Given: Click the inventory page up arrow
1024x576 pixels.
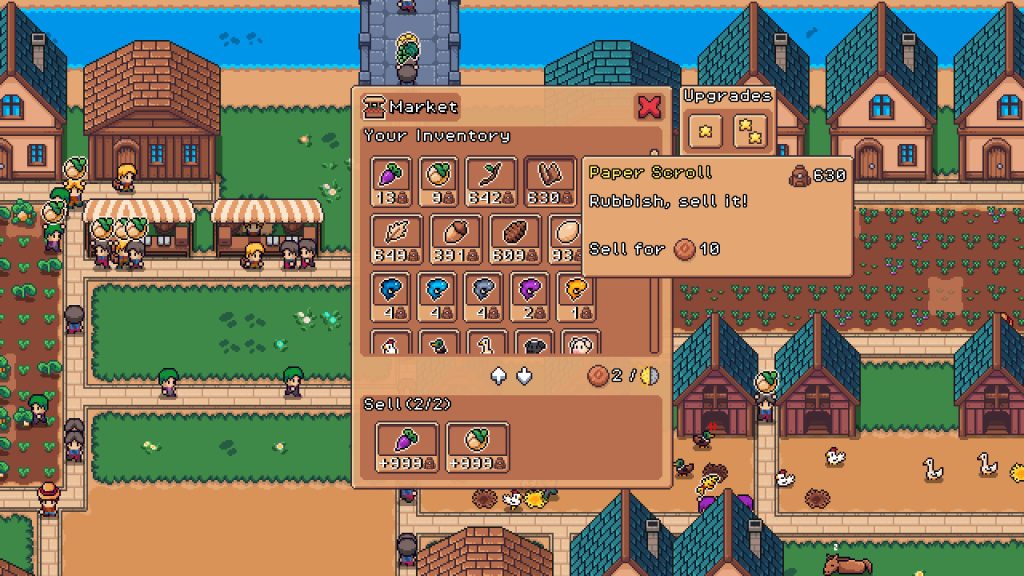Looking at the screenshot, I should coord(498,376).
